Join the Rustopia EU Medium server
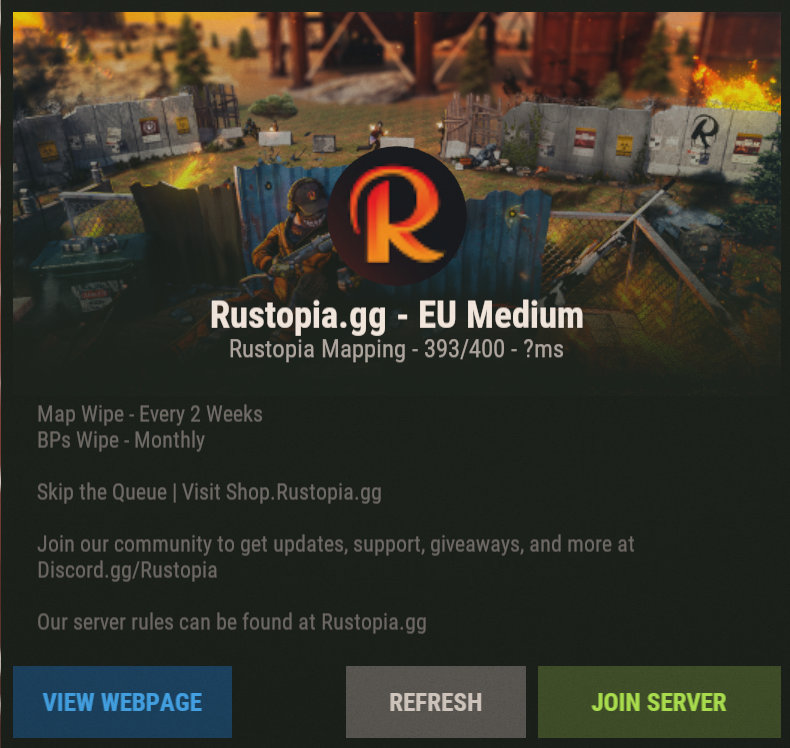790x748 pixels. 658,702
